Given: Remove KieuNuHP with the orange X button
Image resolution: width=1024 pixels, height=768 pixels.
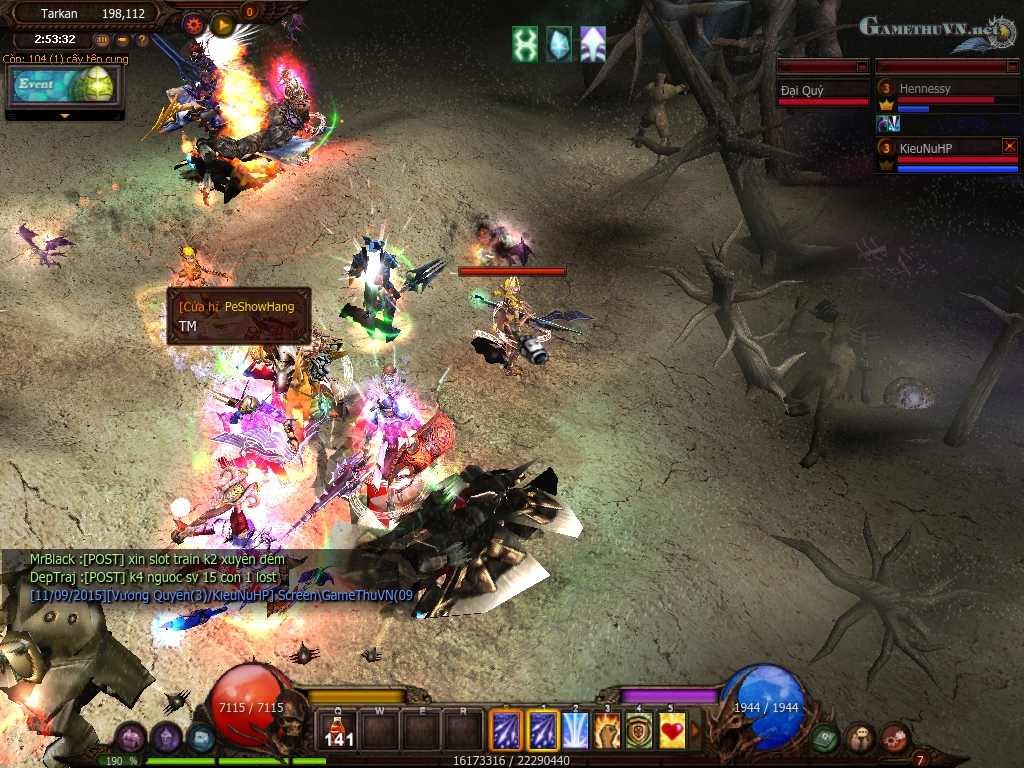Looking at the screenshot, I should tap(1009, 146).
